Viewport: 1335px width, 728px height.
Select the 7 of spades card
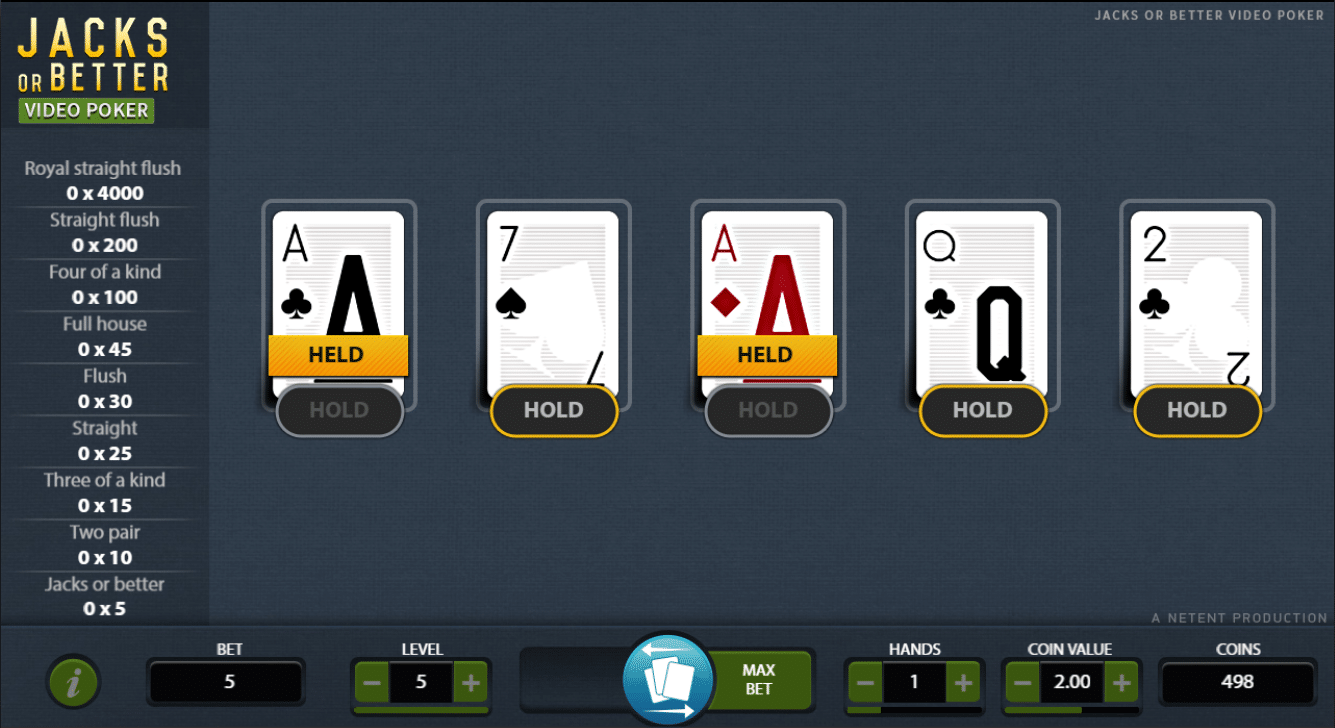tap(553, 290)
